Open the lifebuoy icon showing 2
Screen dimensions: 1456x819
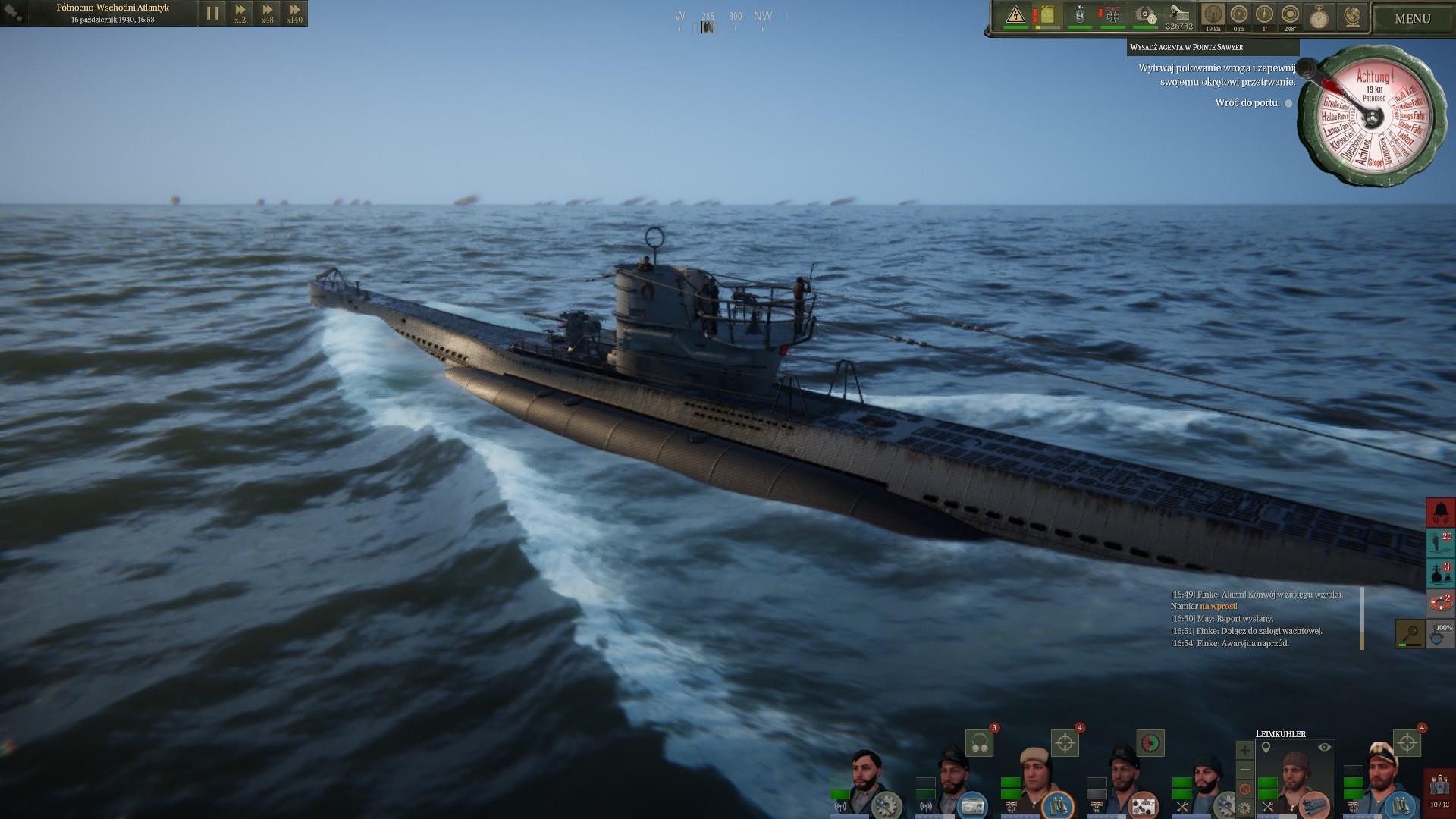[x=1440, y=604]
